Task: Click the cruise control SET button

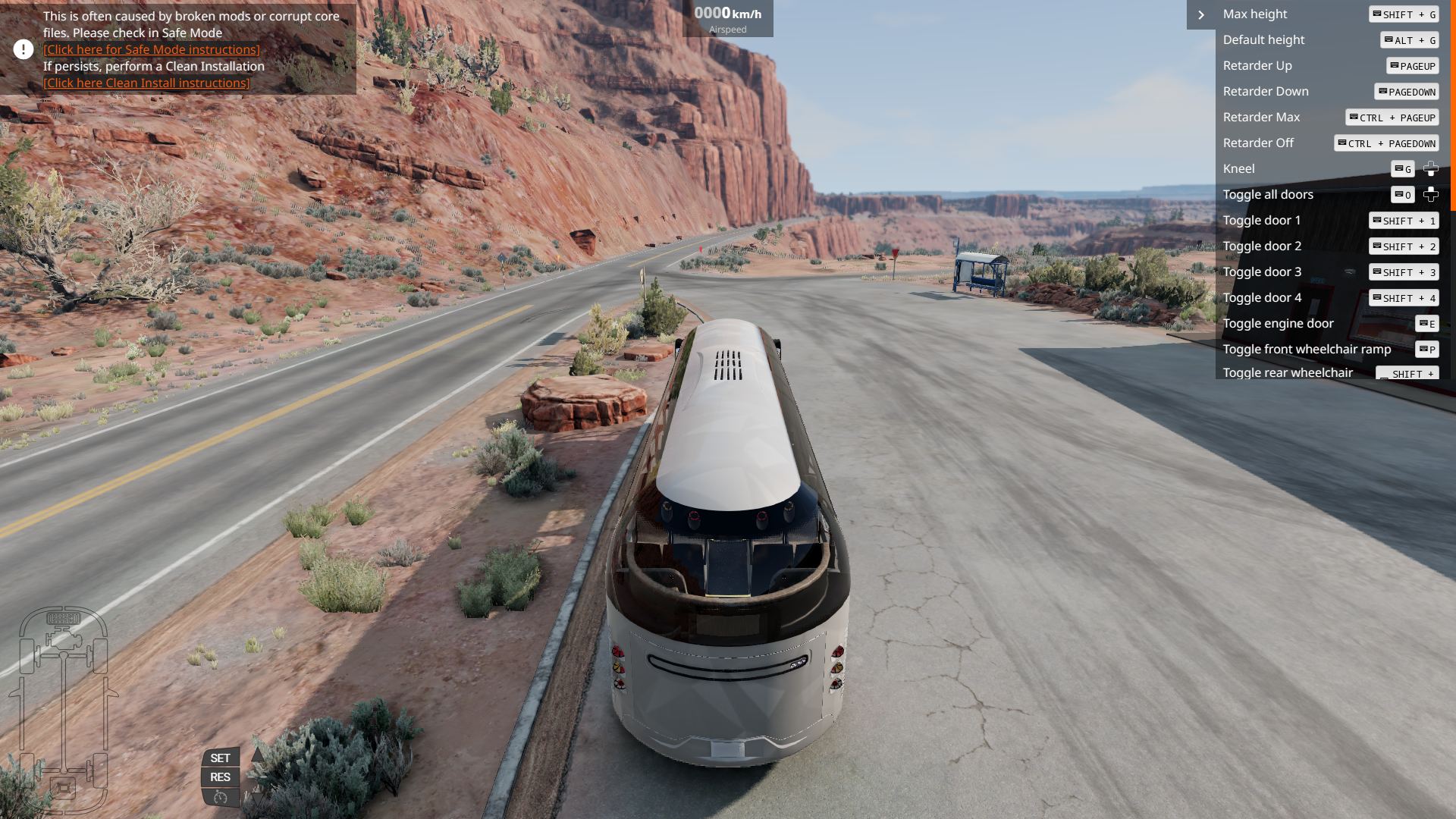Action: point(220,758)
